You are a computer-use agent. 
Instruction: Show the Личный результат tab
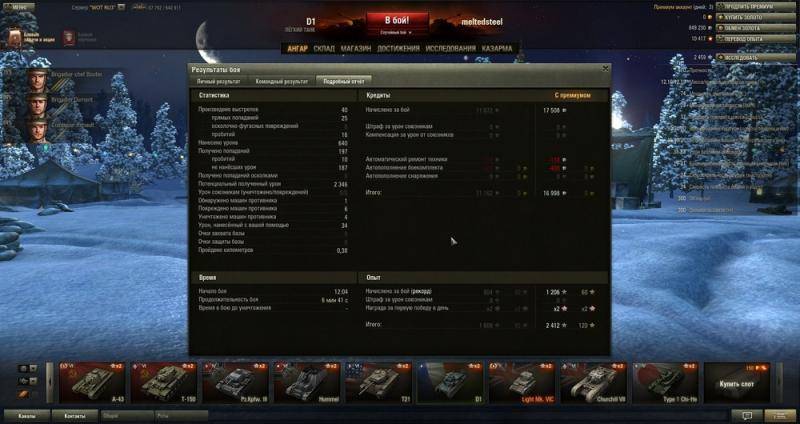pyautogui.click(x=220, y=79)
